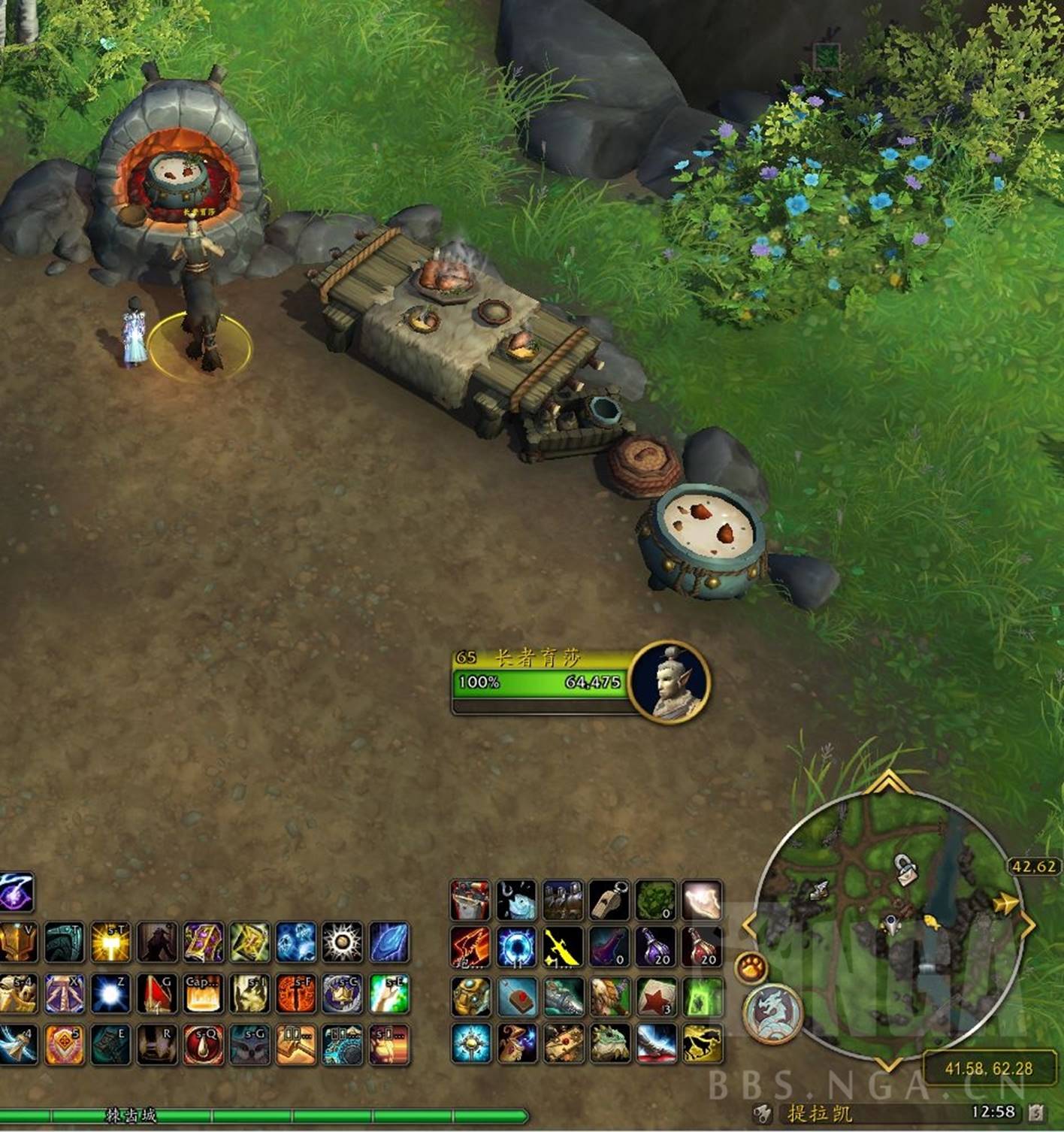Select the target frame portrait of 长者育莎

point(669,683)
